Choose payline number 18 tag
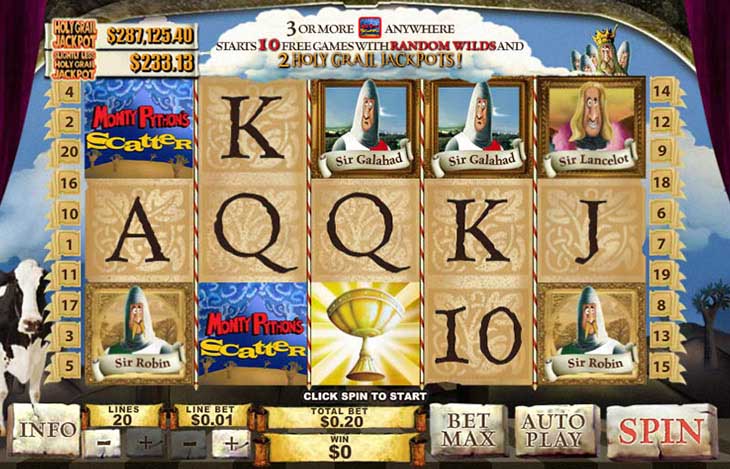The width and height of the screenshot is (730, 469). click(x=661, y=182)
